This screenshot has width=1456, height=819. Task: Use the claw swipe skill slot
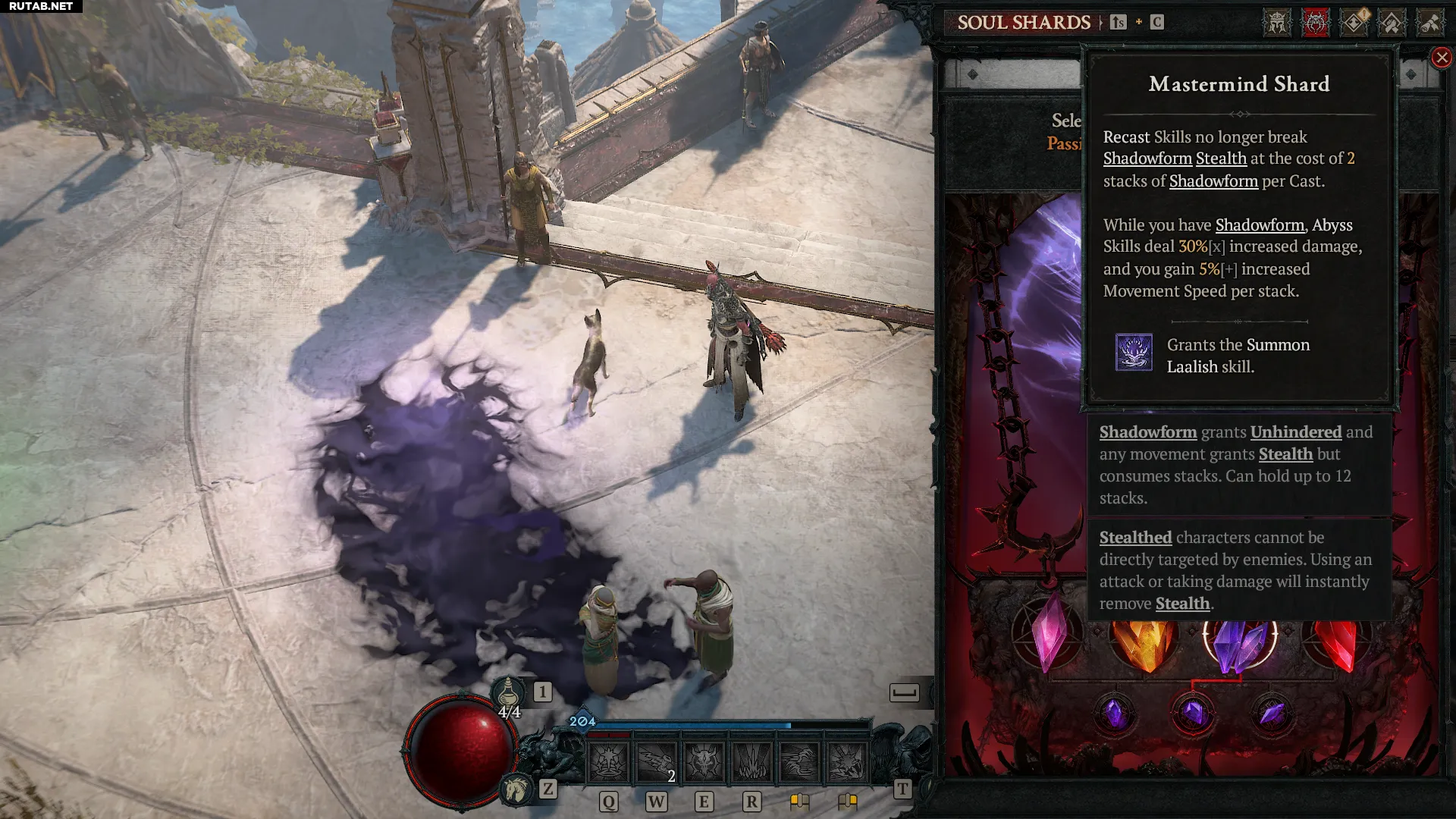[x=799, y=762]
